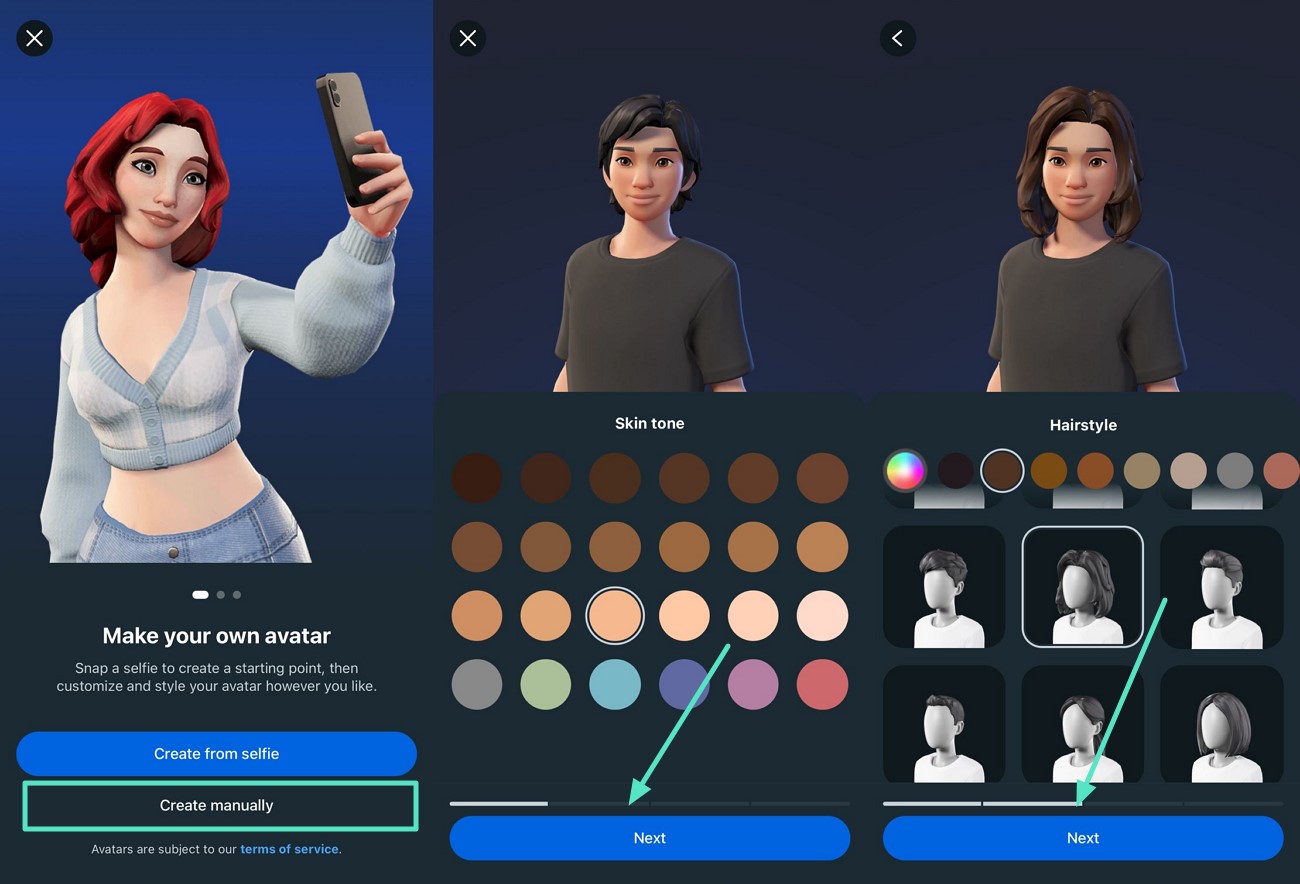Choose the green skin tone swatch
1300x884 pixels.
(x=546, y=685)
